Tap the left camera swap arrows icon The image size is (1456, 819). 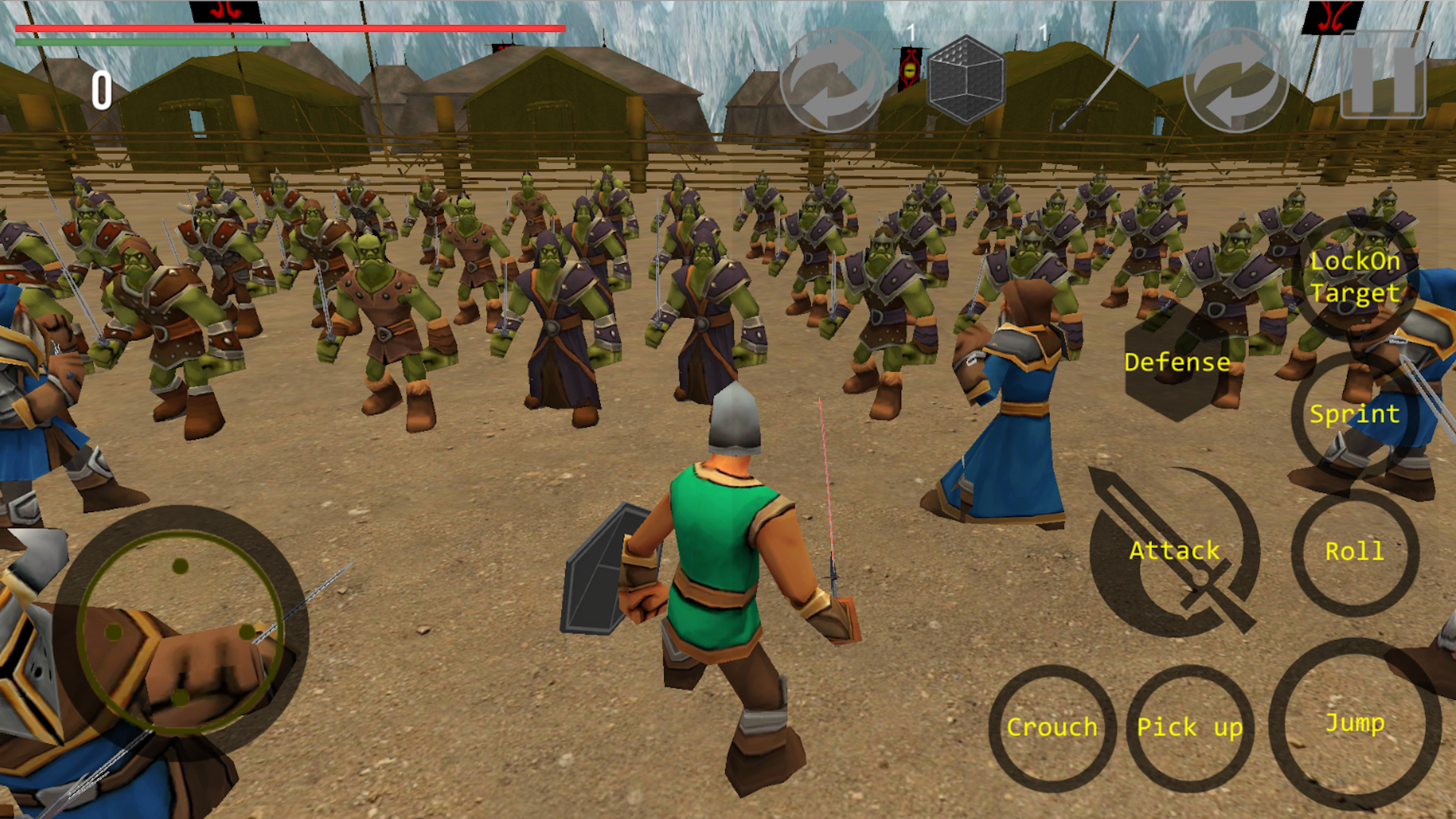833,80
